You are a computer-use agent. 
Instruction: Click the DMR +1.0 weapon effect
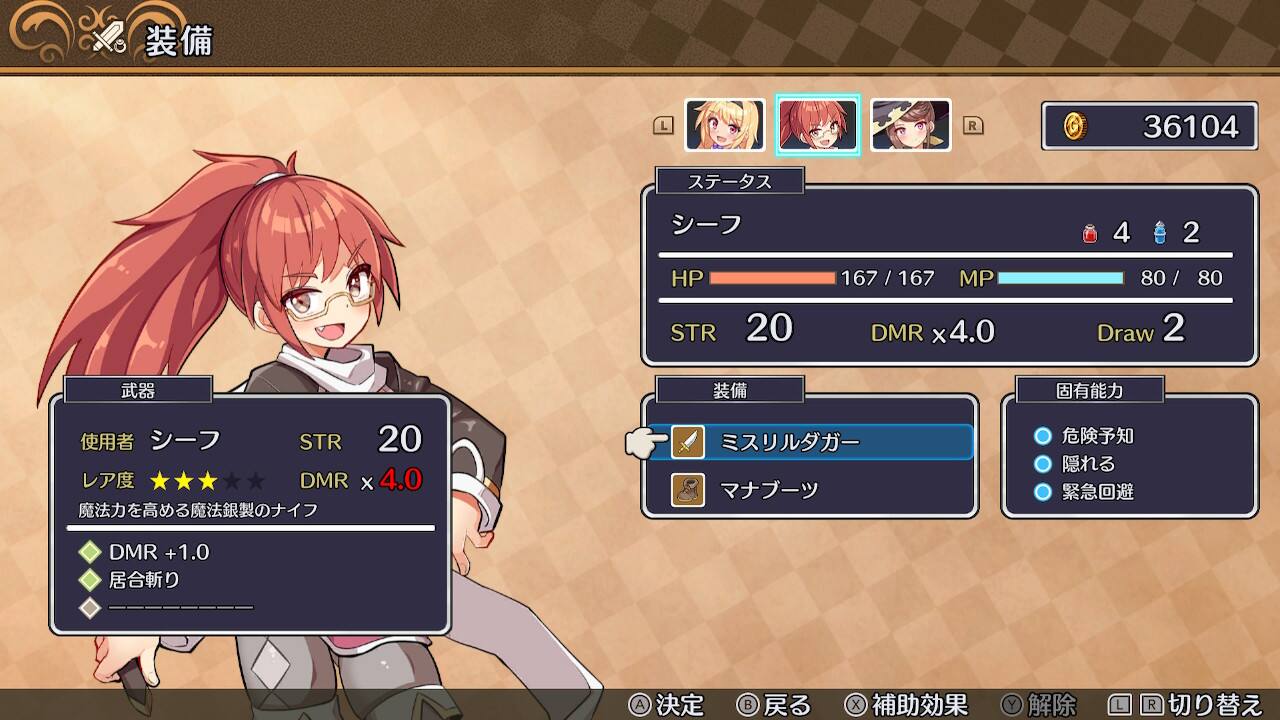tap(158, 552)
